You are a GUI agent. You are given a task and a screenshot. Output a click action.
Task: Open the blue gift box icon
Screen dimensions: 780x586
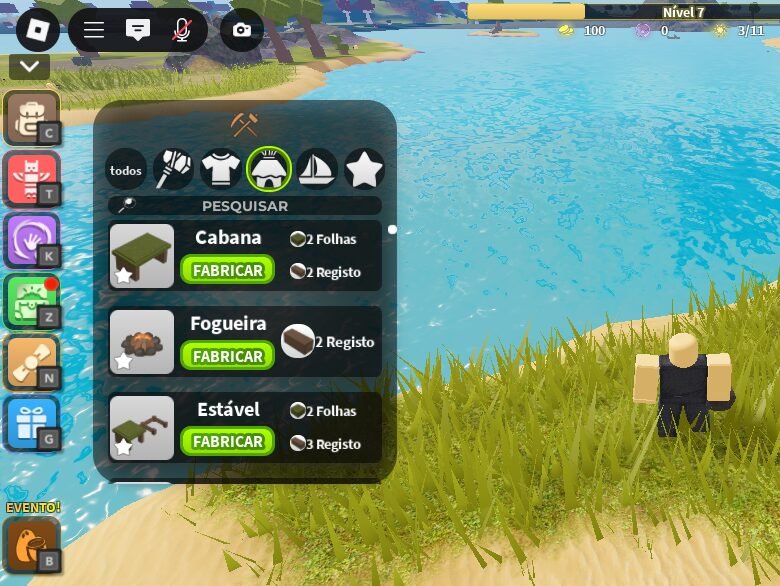[x=32, y=424]
